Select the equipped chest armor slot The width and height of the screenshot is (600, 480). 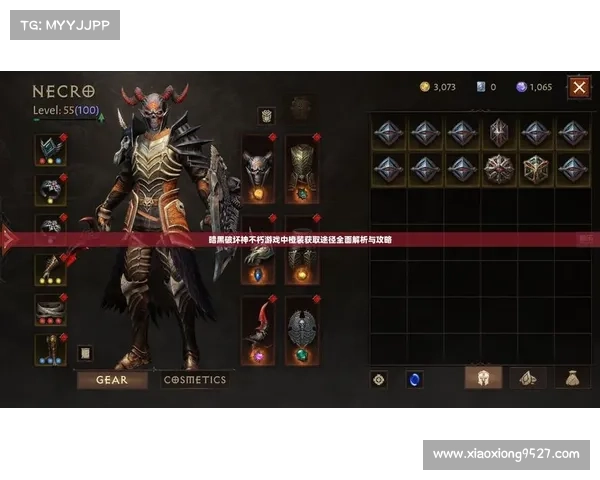pos(301,169)
